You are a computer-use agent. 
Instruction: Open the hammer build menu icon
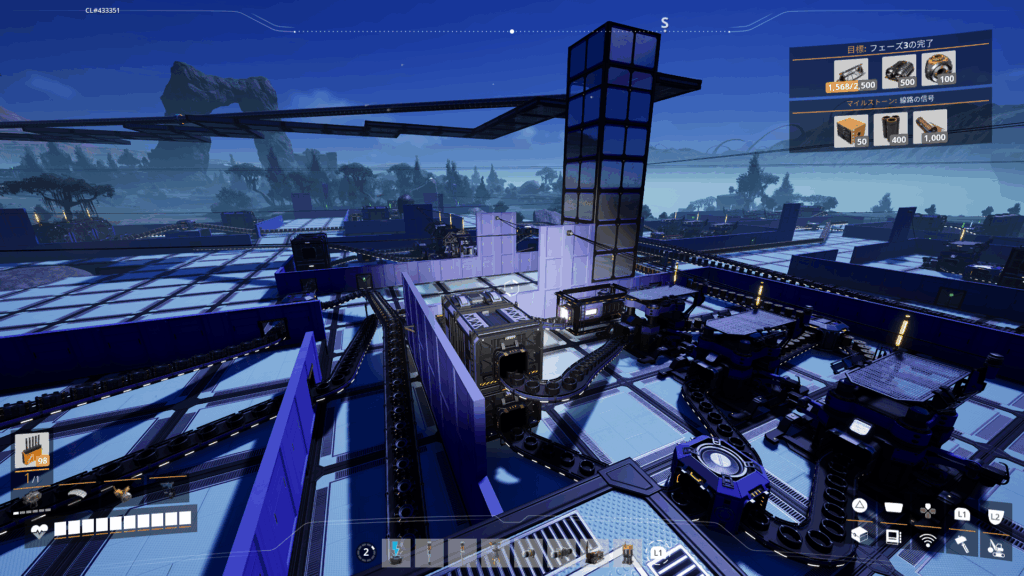coord(963,541)
